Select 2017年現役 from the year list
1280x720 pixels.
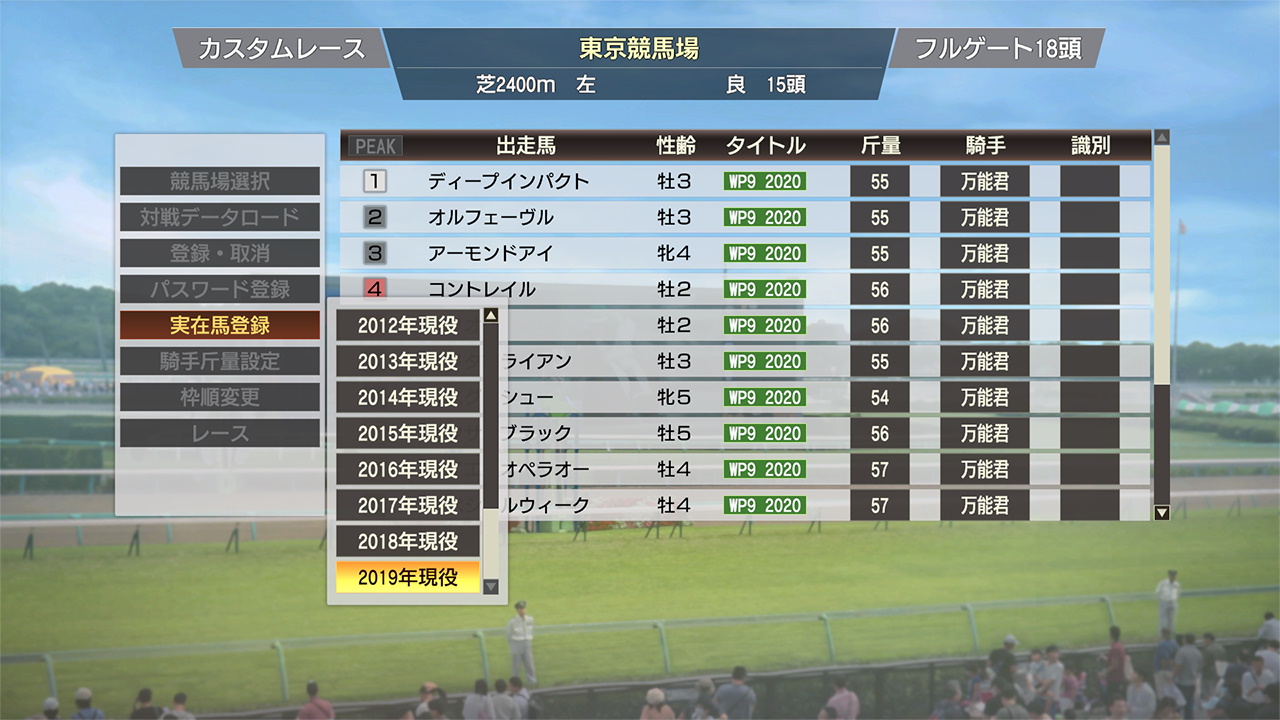408,505
